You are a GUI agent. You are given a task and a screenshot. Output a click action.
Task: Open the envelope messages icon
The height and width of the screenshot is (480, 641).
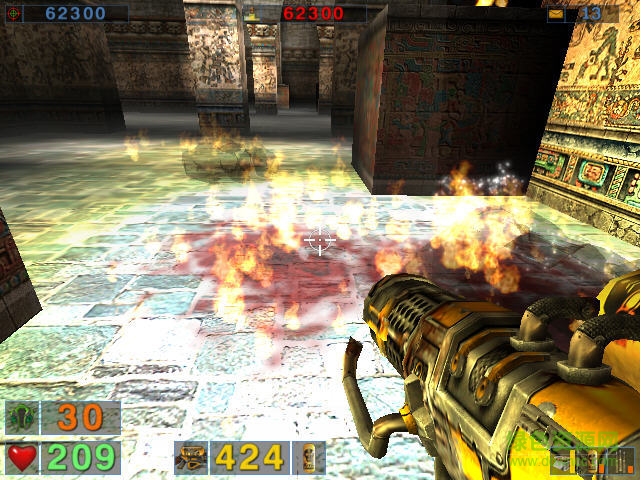(555, 14)
